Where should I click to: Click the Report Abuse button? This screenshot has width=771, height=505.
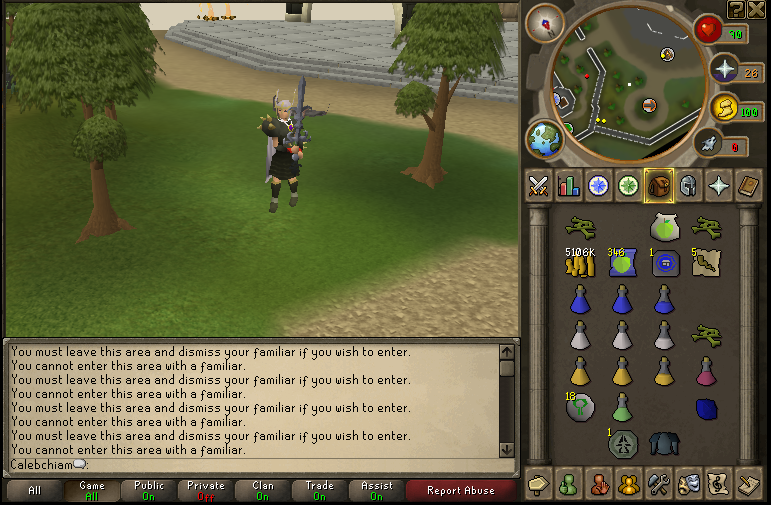click(x=459, y=490)
